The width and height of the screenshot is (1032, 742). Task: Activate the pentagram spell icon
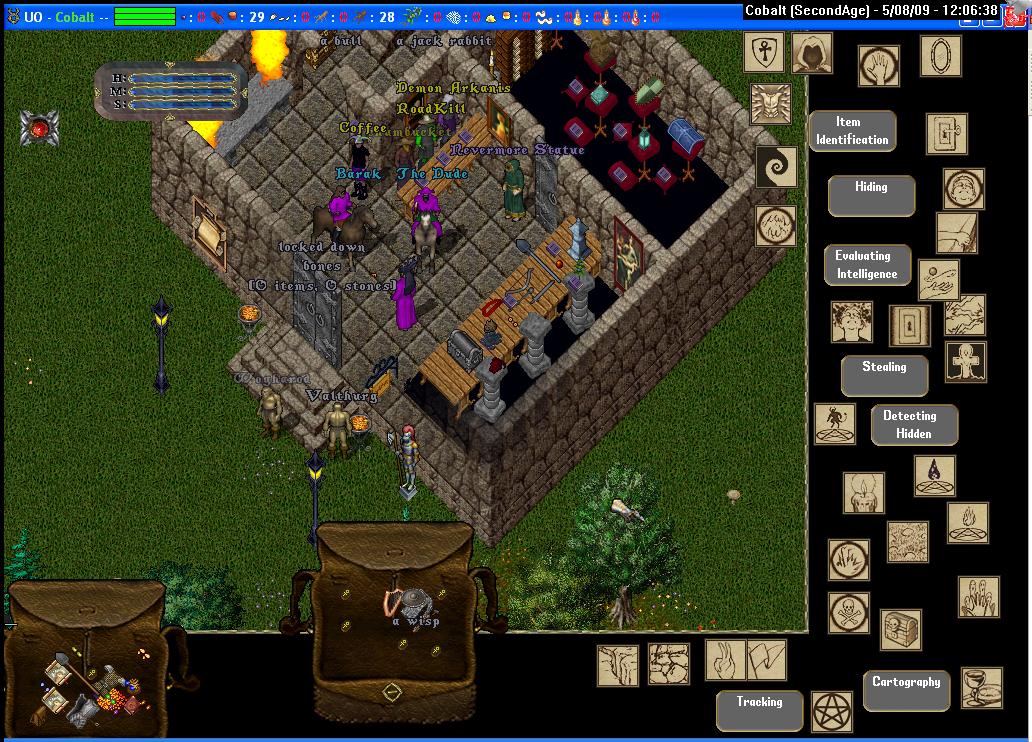(830, 710)
